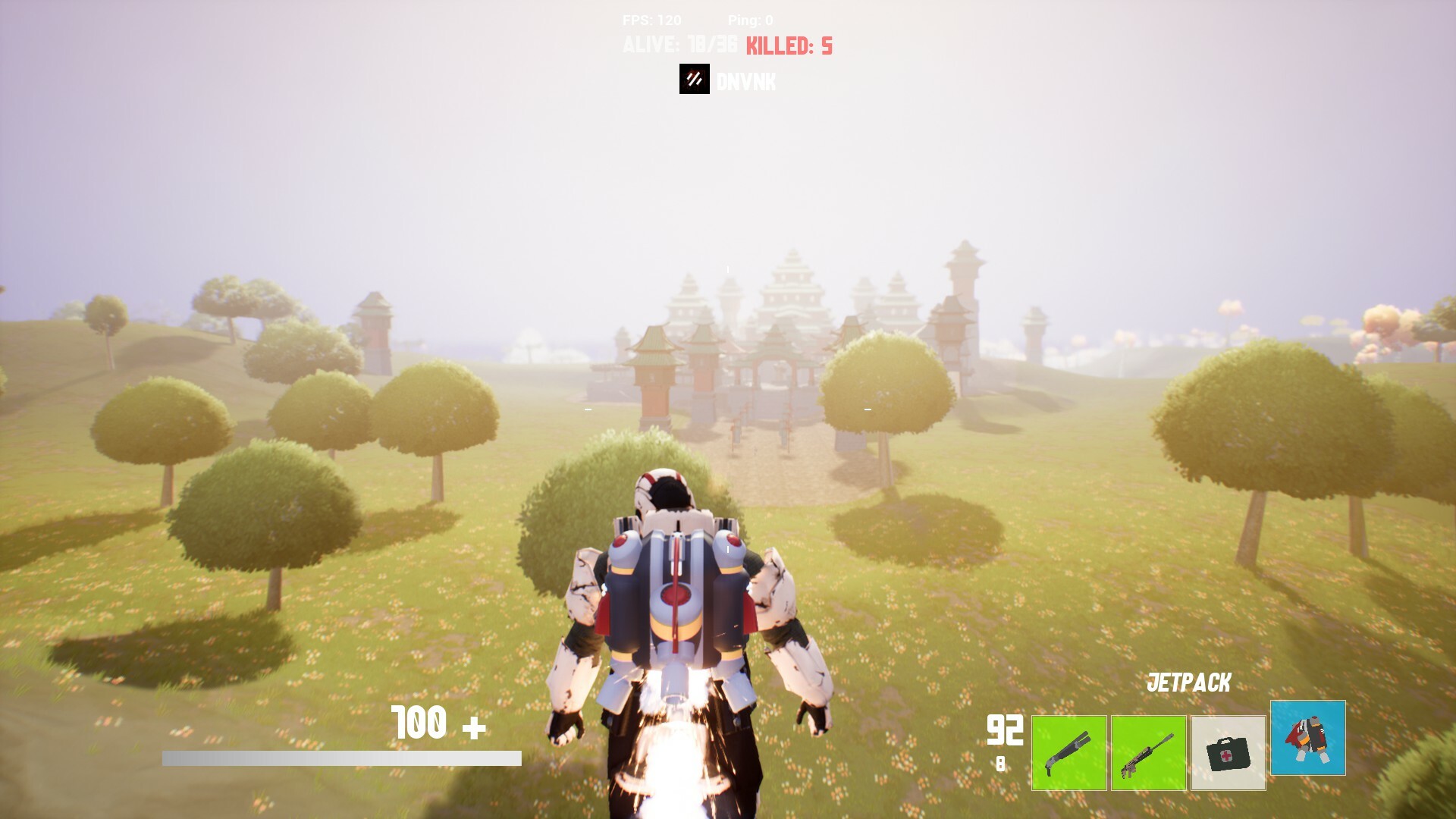Click the FPS: 120 indicator
Image resolution: width=1456 pixels, height=819 pixels.
tap(652, 20)
